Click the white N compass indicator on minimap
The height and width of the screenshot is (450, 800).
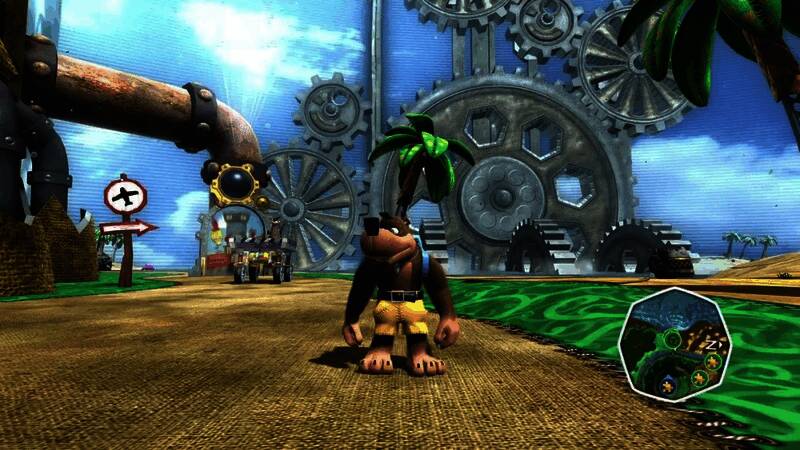coord(711,344)
